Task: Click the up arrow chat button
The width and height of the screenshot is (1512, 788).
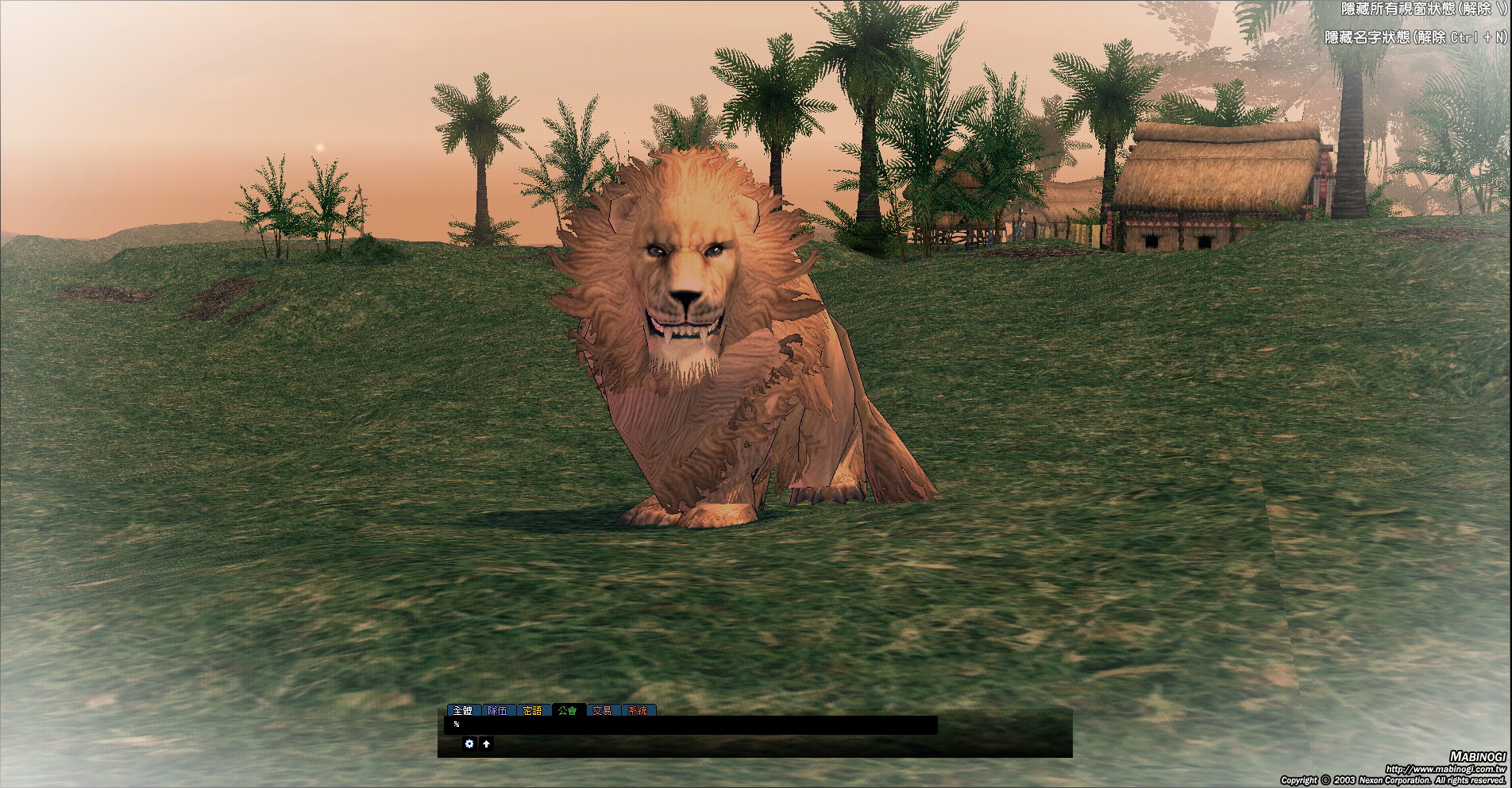Action: (487, 744)
